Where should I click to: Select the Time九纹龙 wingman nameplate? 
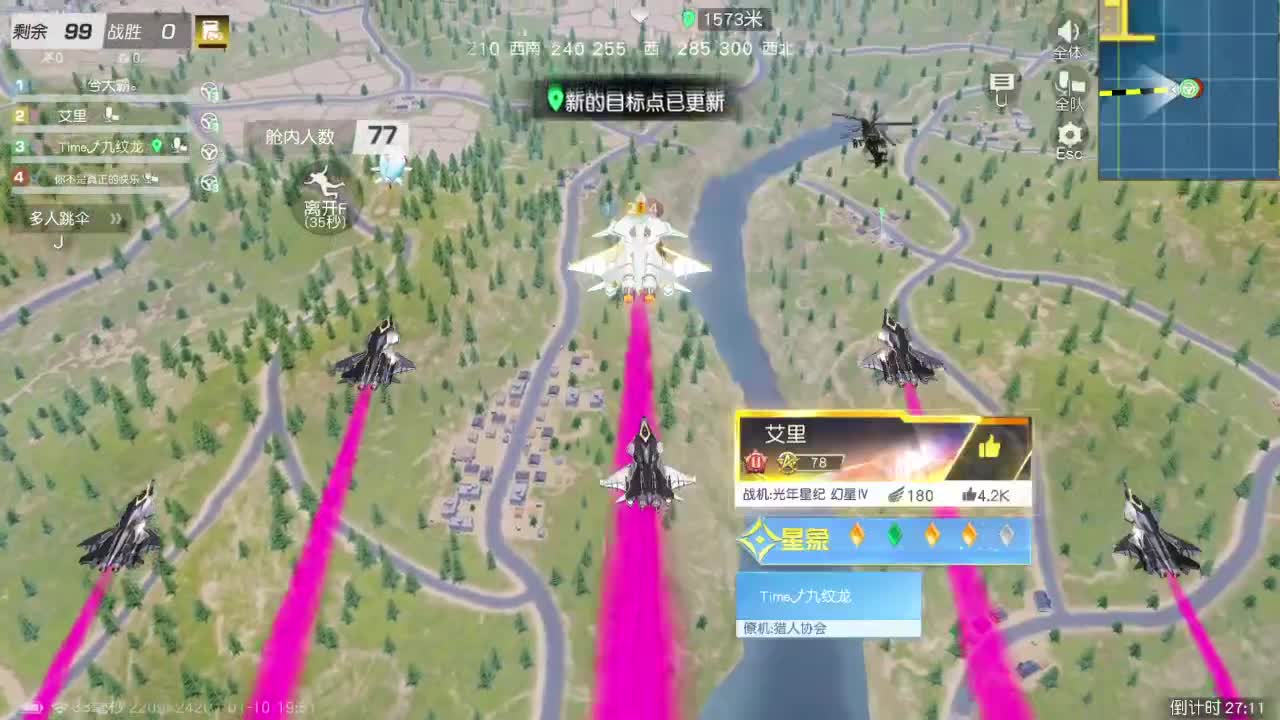pos(807,597)
